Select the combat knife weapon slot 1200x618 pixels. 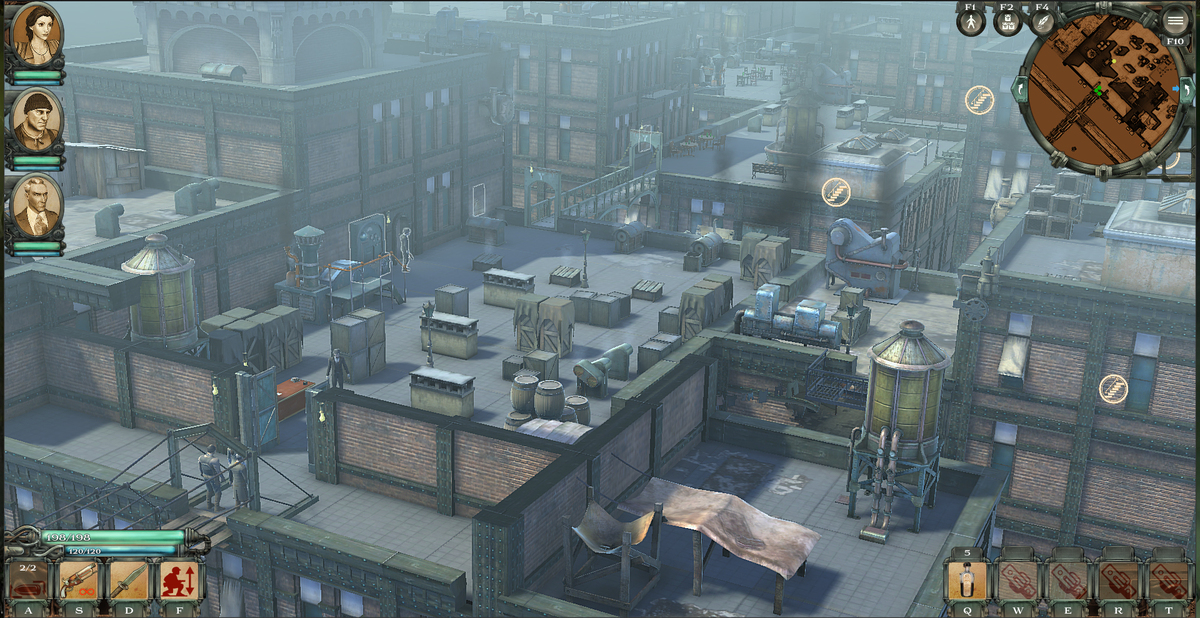pos(128,581)
